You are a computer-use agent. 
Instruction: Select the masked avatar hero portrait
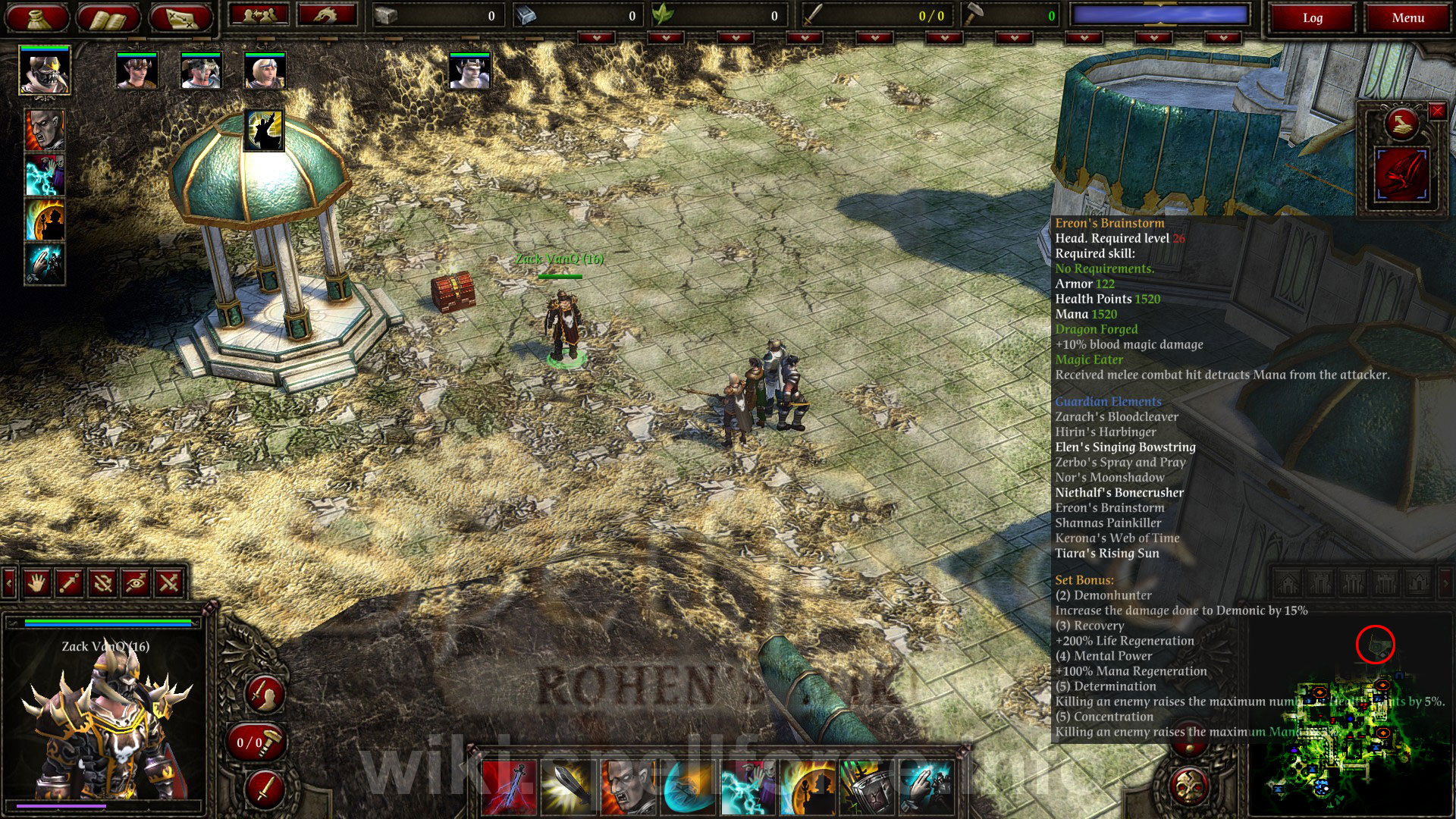(45, 70)
